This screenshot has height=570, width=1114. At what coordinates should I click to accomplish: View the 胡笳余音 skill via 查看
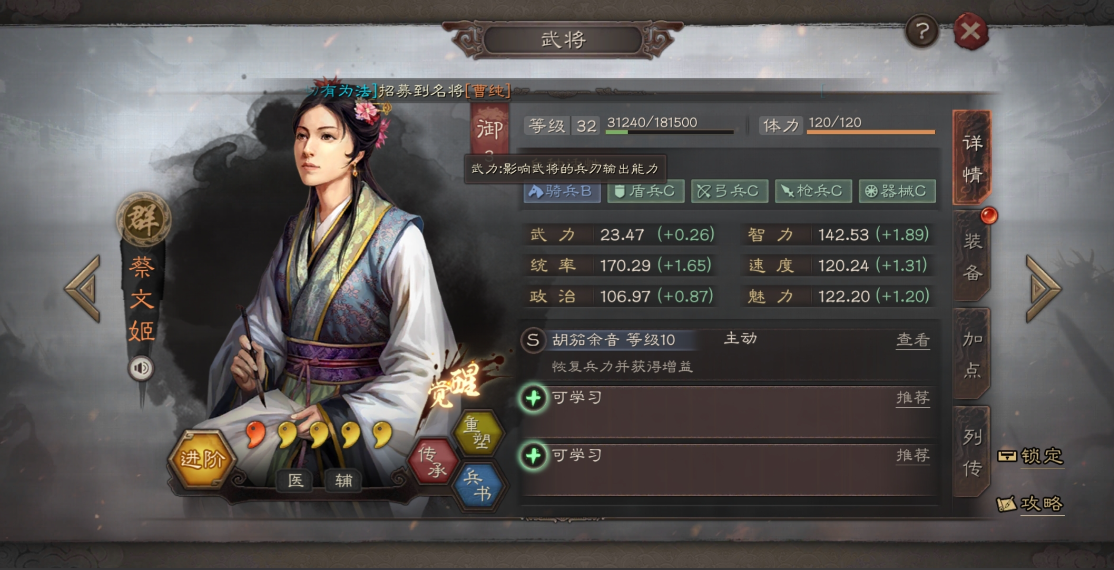(912, 340)
